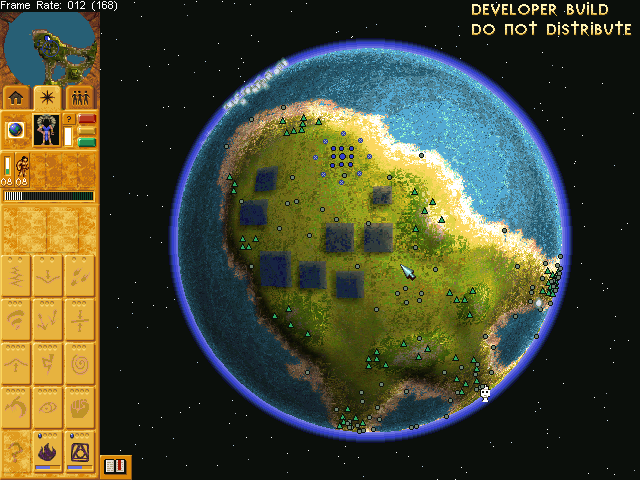
Task: Click the green stacked bar button
Action: (87, 141)
